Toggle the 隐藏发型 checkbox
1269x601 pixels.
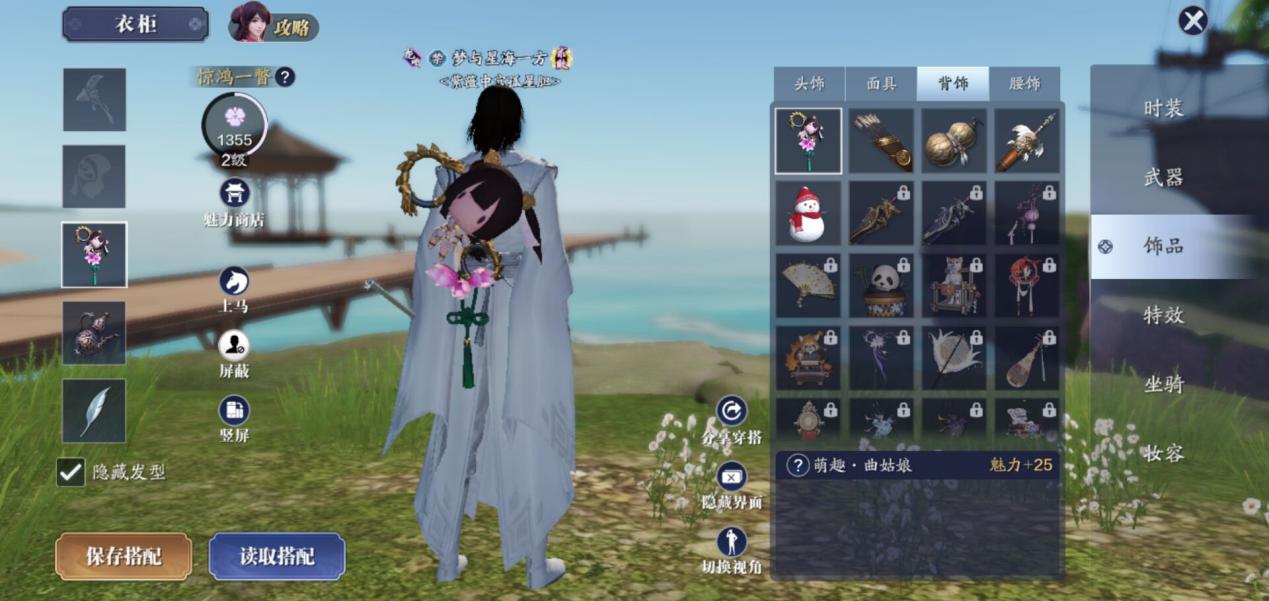coord(71,472)
